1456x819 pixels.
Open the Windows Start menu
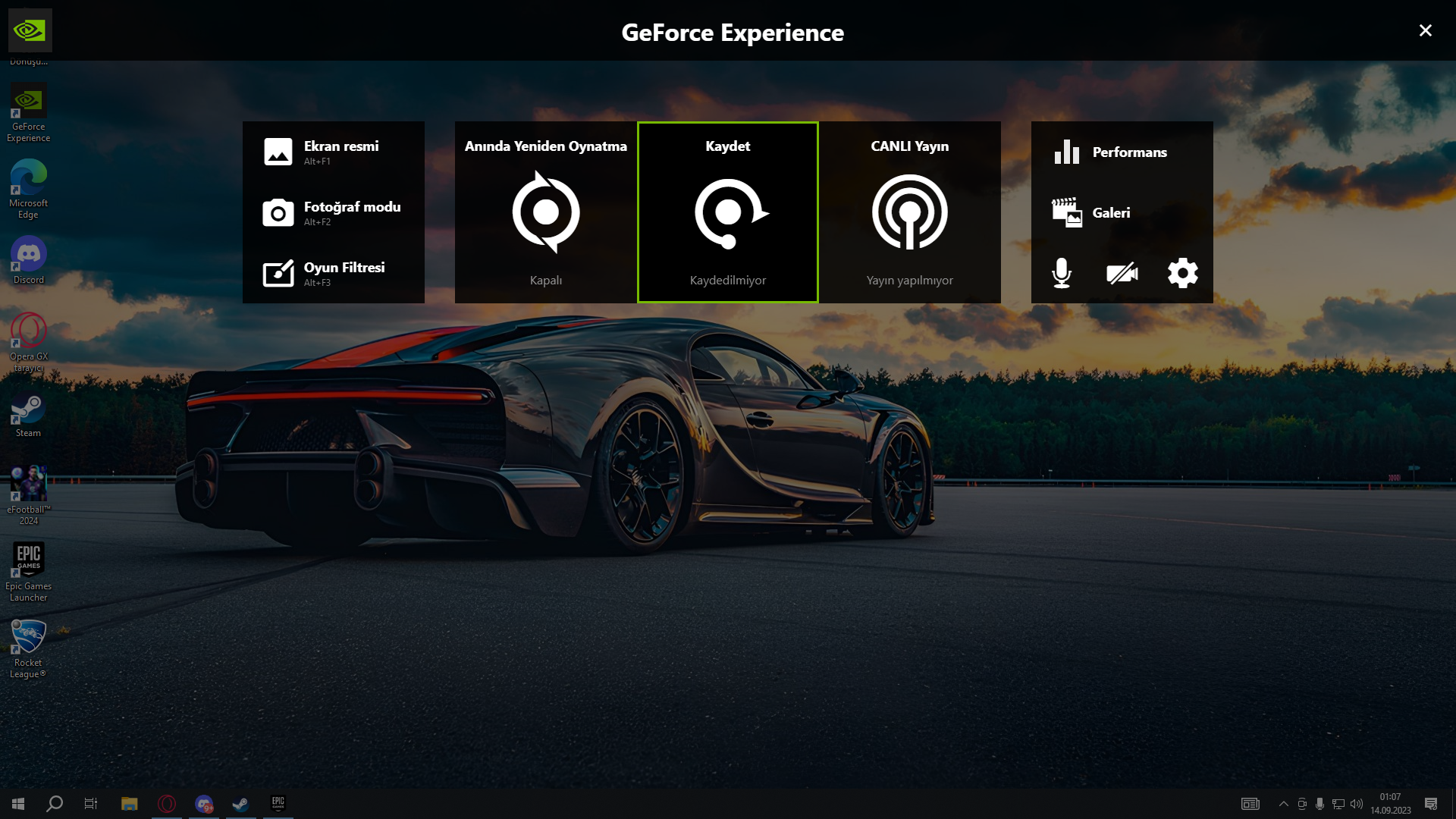coord(18,804)
